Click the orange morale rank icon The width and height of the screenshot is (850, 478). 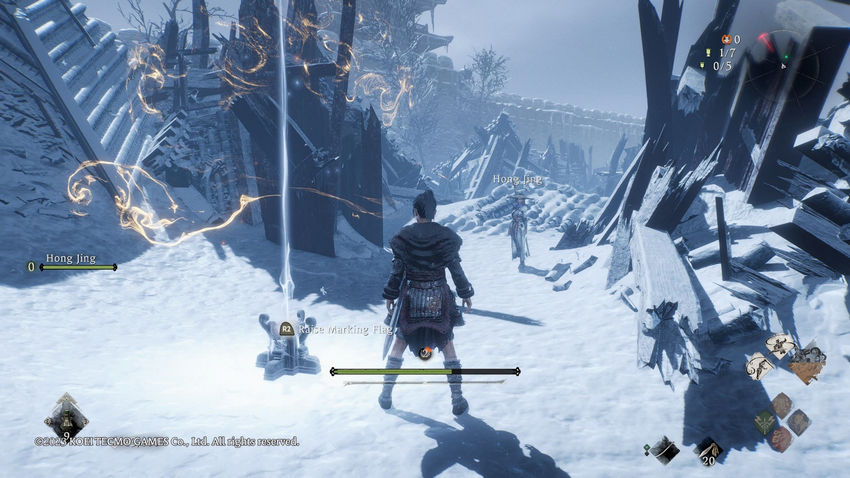click(x=726, y=39)
